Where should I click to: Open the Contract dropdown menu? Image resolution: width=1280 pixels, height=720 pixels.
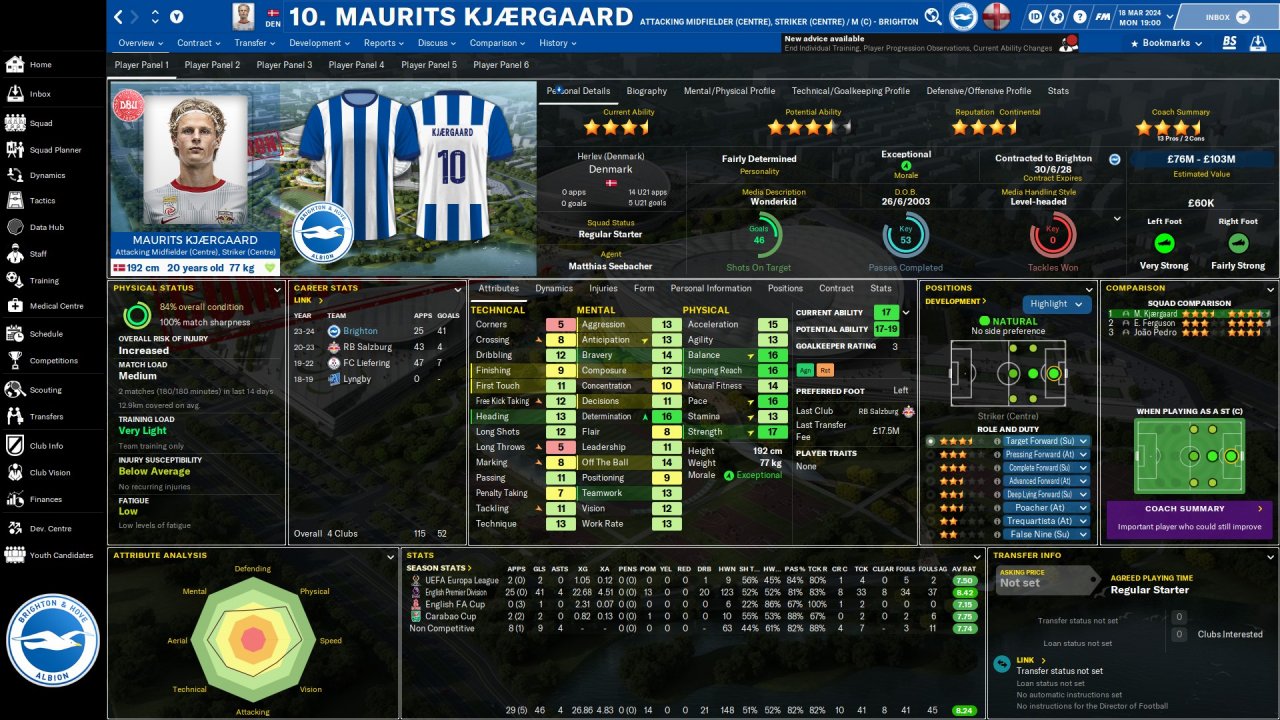[198, 43]
